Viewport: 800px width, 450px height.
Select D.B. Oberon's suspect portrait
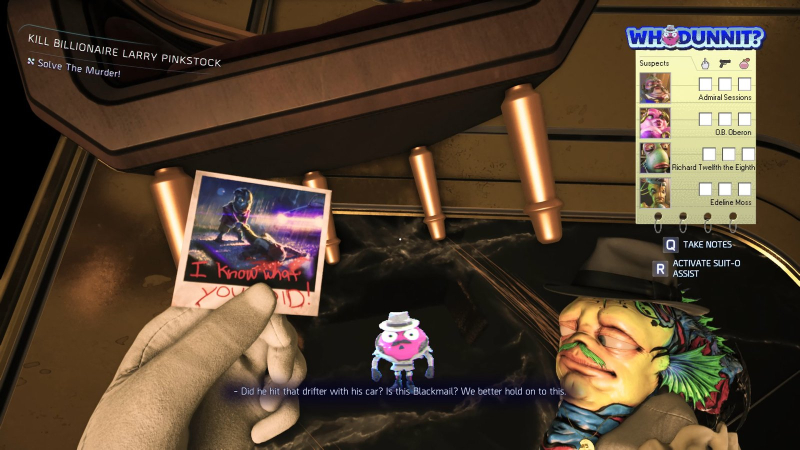655,122
